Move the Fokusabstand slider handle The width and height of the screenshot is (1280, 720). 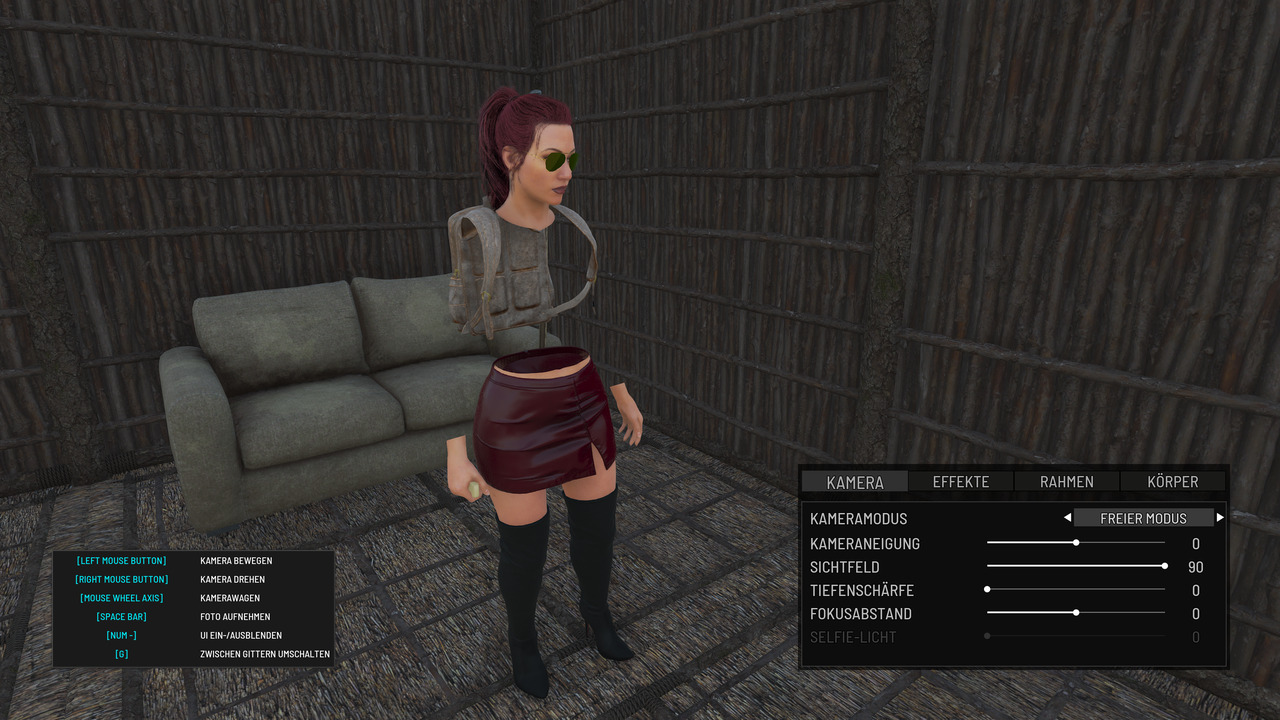click(x=1076, y=613)
